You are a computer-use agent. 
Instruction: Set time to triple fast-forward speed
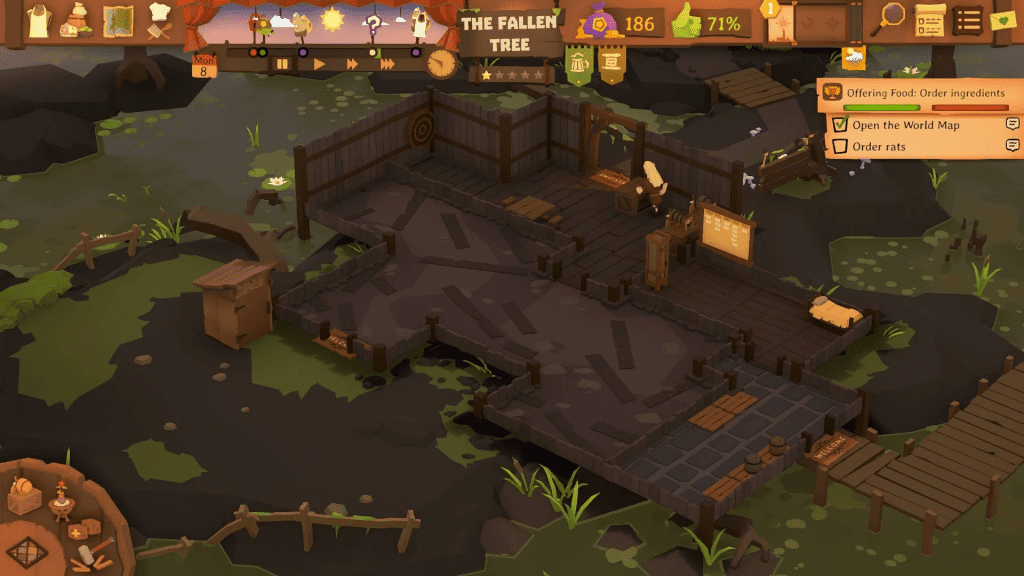coord(387,64)
